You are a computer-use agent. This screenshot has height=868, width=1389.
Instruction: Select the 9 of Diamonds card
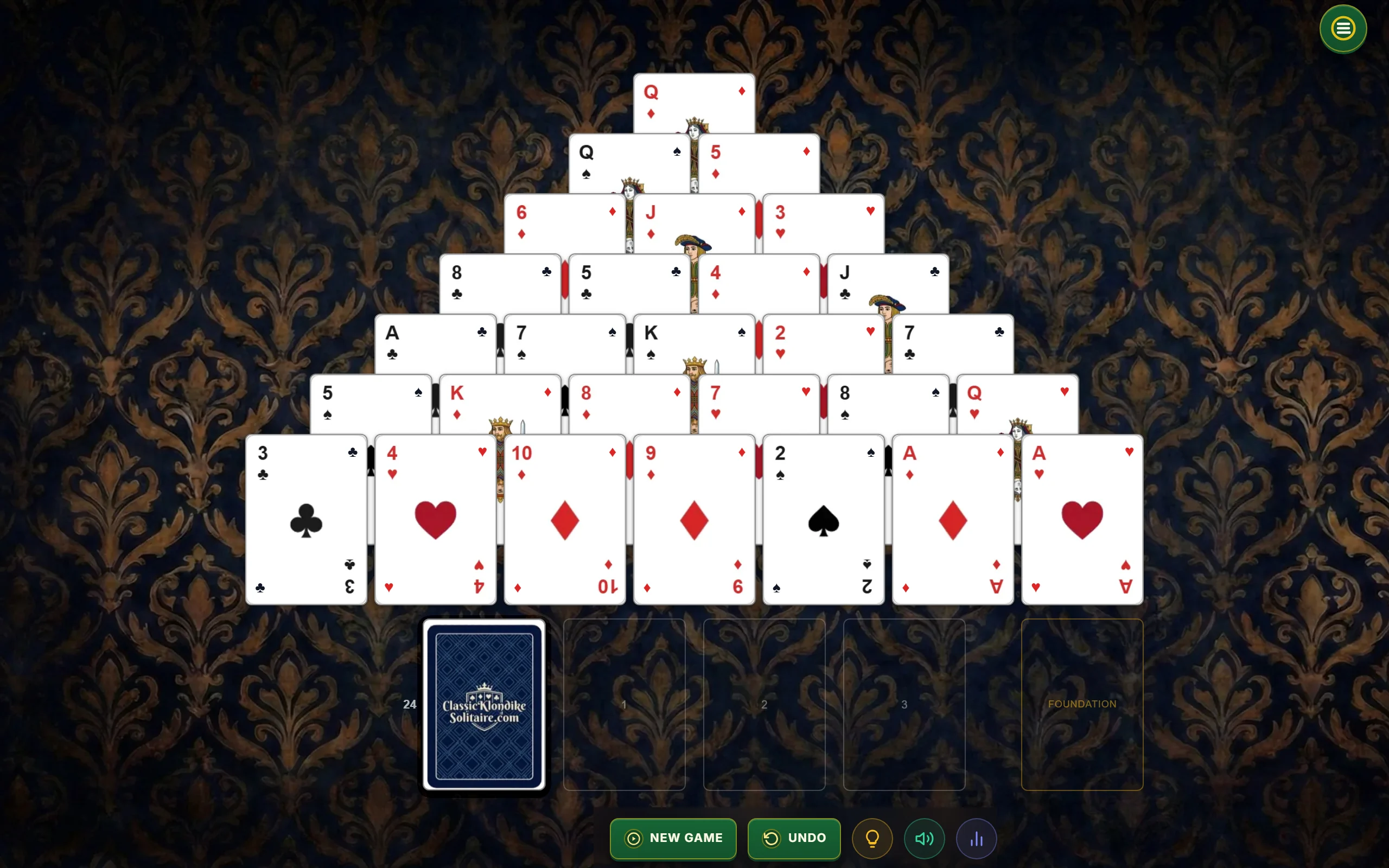693,520
